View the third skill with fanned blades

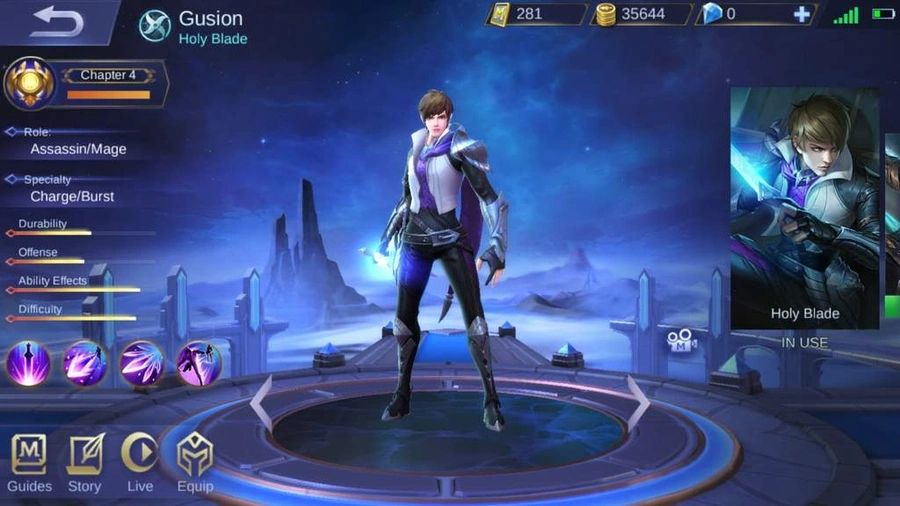tap(142, 363)
